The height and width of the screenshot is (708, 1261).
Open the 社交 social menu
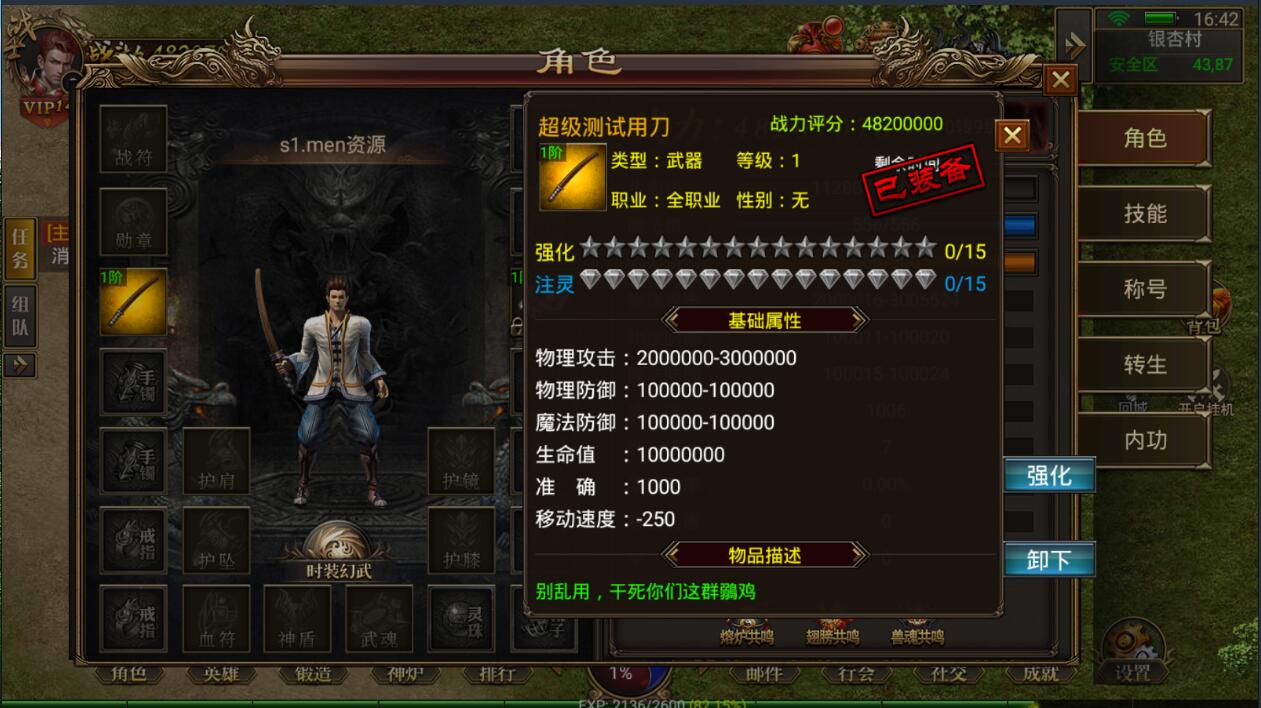949,675
